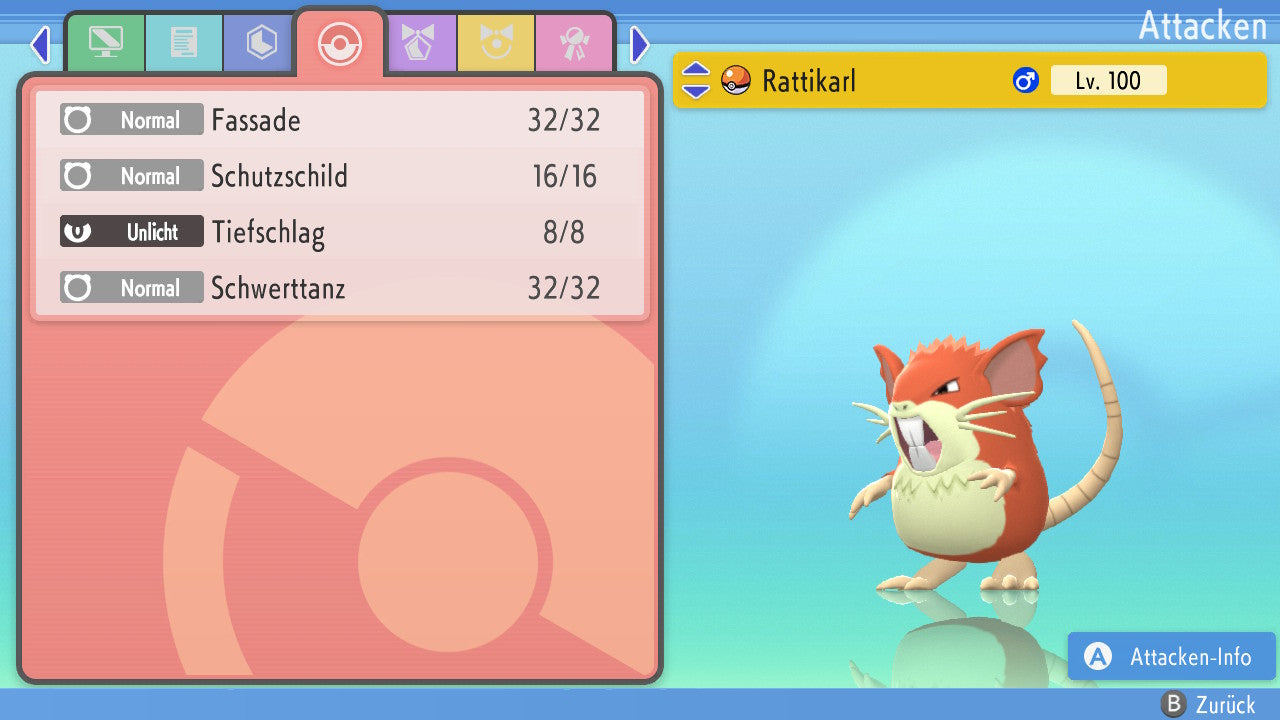Open the teal document tab

184,42
